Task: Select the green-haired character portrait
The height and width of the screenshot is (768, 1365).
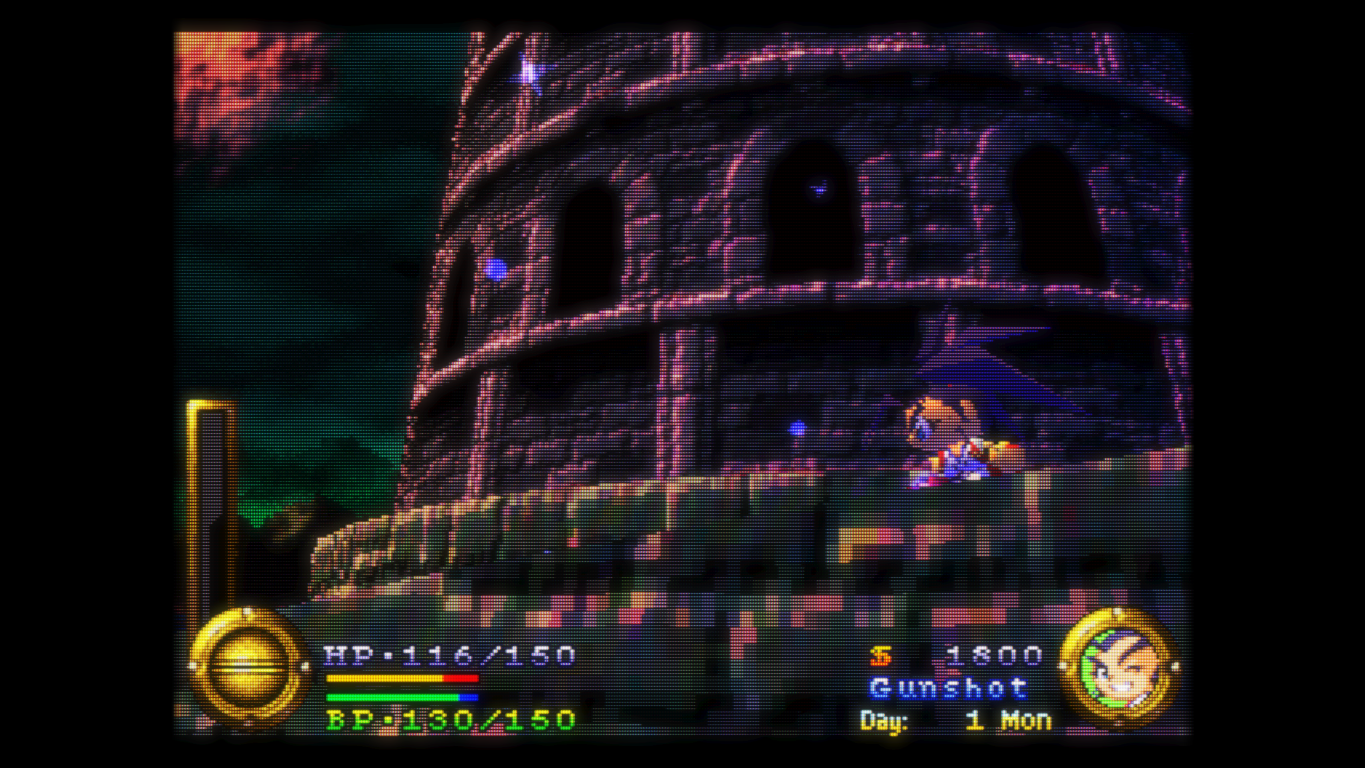Action: [x=1119, y=666]
